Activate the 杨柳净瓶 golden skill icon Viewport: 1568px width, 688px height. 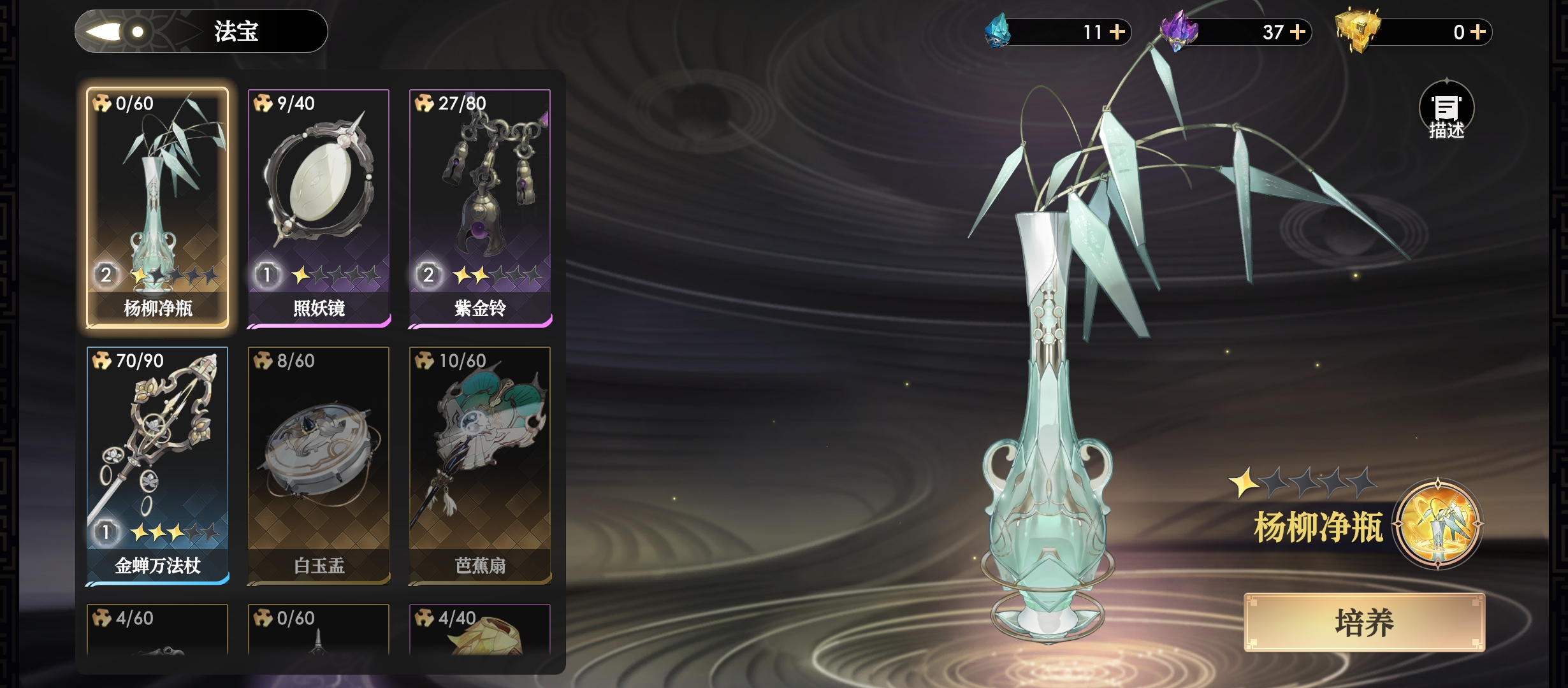pos(1438,524)
